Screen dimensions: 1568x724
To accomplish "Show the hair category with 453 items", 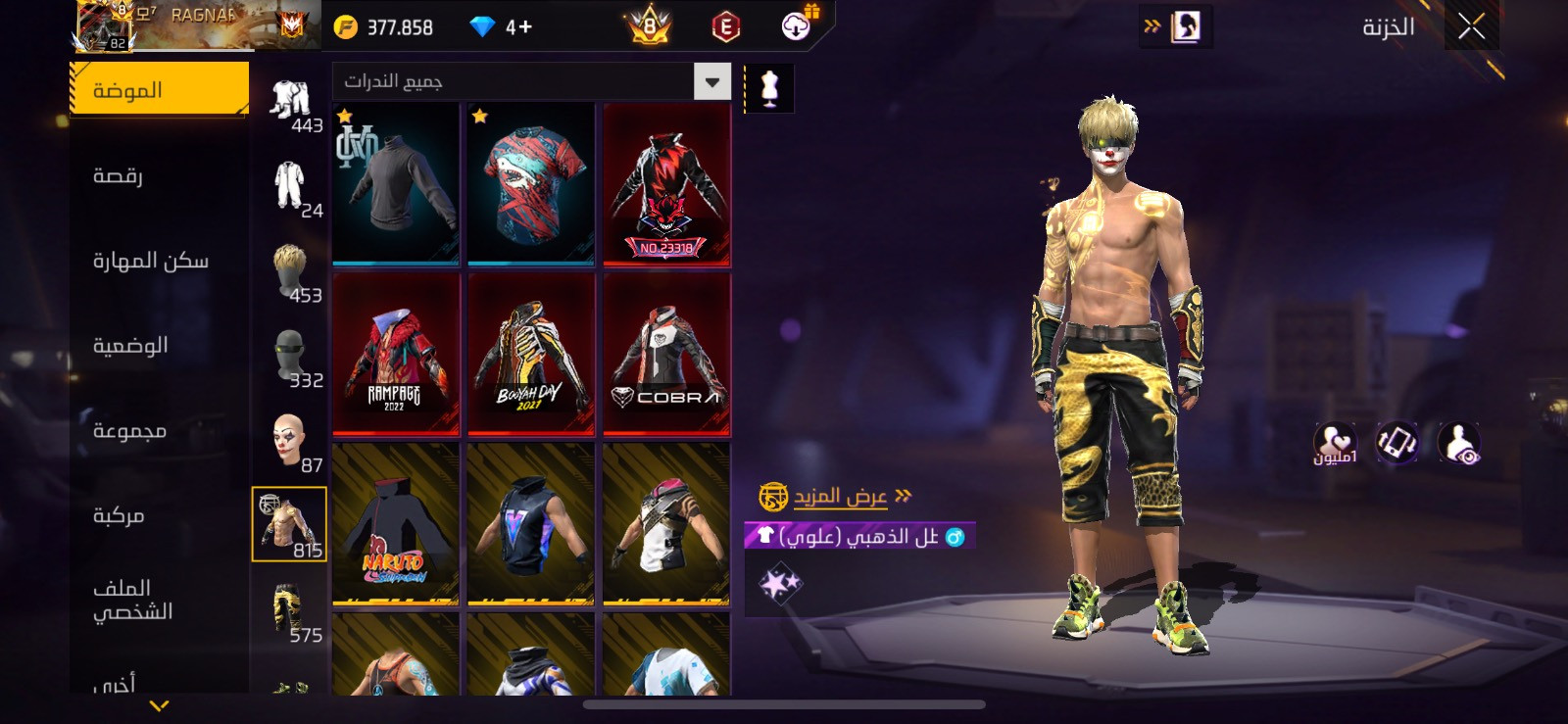I will [291, 273].
